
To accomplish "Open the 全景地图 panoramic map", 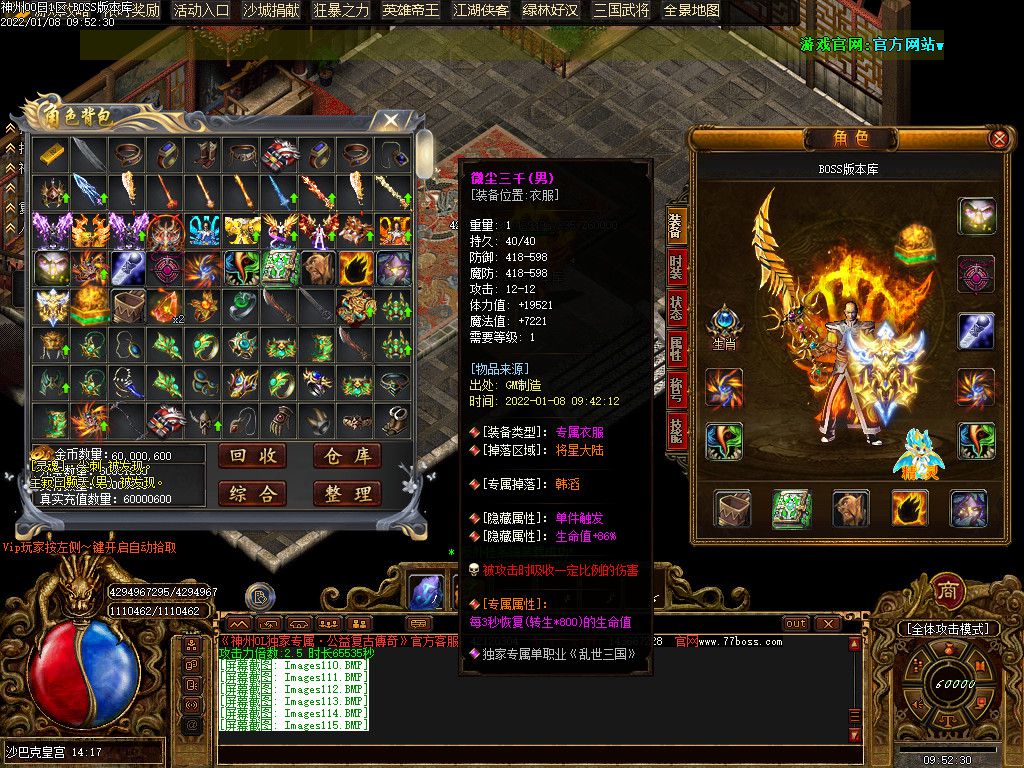I will (692, 11).
